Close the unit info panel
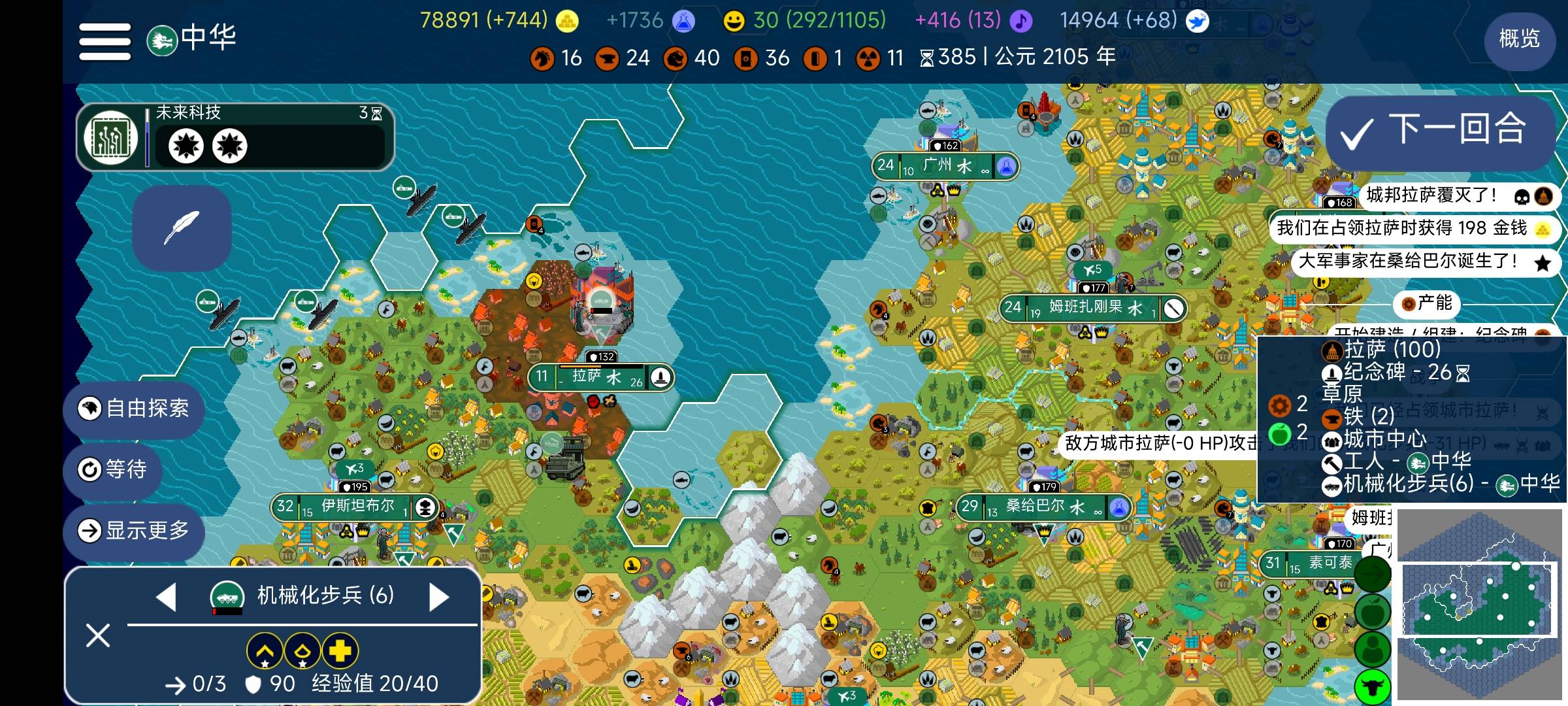Viewport: 1568px width, 706px height. [98, 635]
